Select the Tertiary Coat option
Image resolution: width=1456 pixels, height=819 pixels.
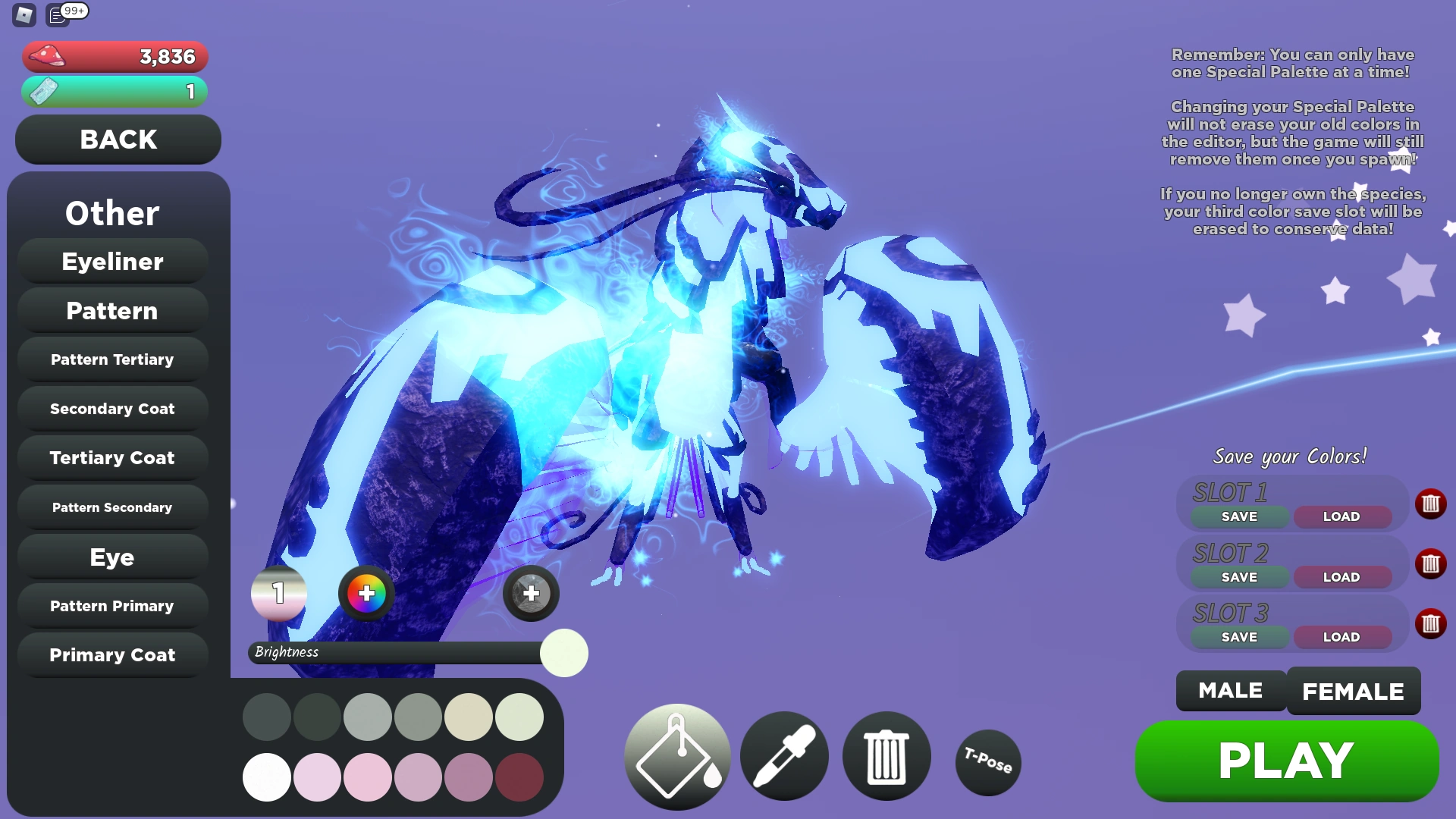(x=112, y=458)
